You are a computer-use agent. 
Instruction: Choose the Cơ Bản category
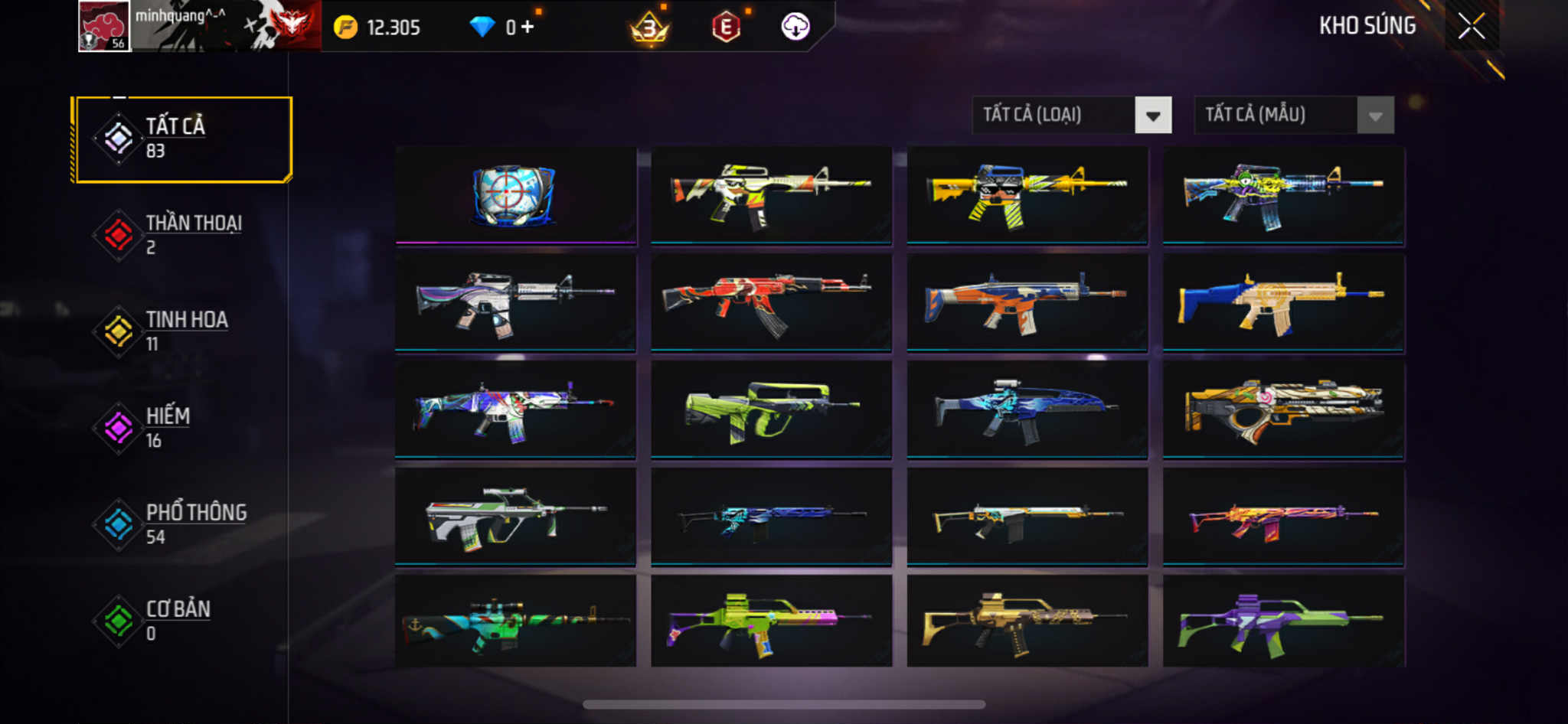coord(182,621)
